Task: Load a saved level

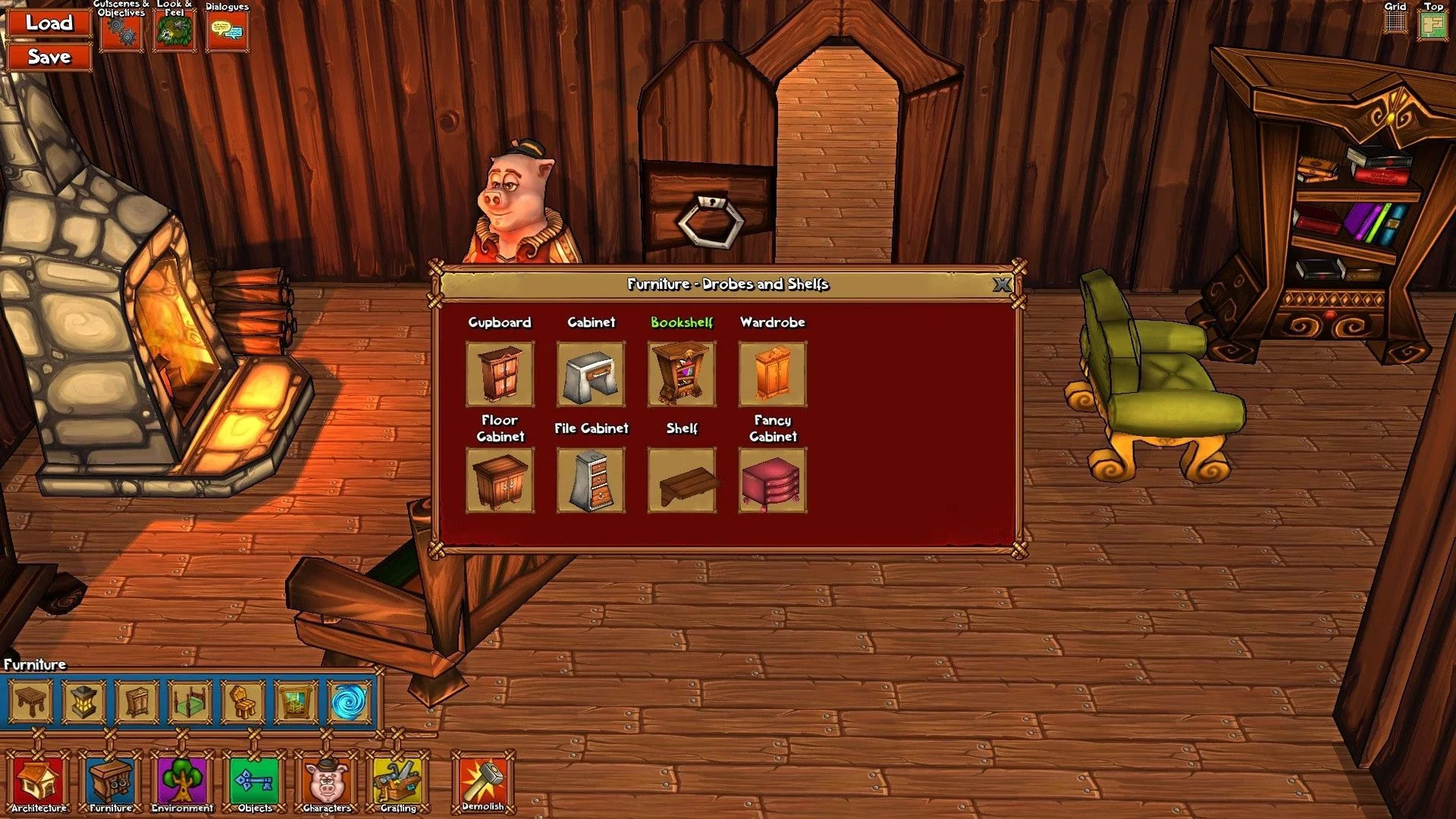Action: pyautogui.click(x=49, y=23)
